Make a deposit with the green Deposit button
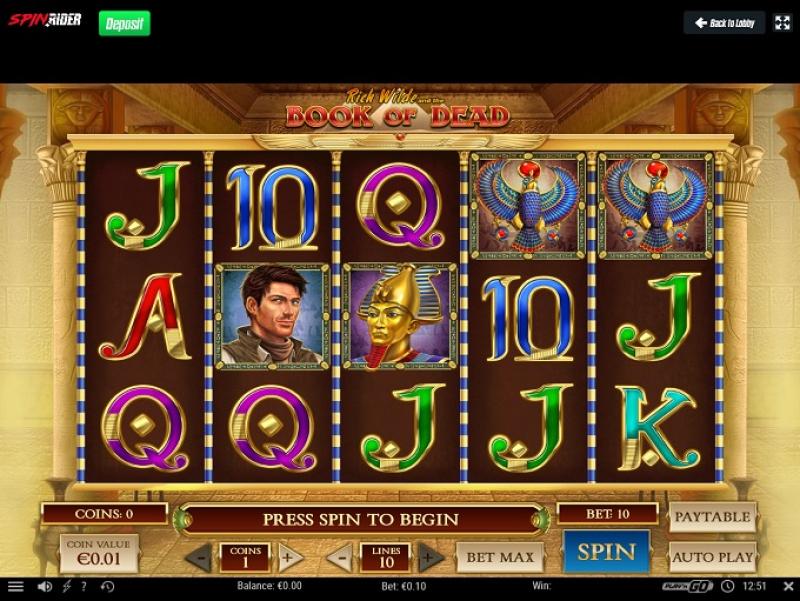Image resolution: width=800 pixels, height=601 pixels. pyautogui.click(x=124, y=22)
